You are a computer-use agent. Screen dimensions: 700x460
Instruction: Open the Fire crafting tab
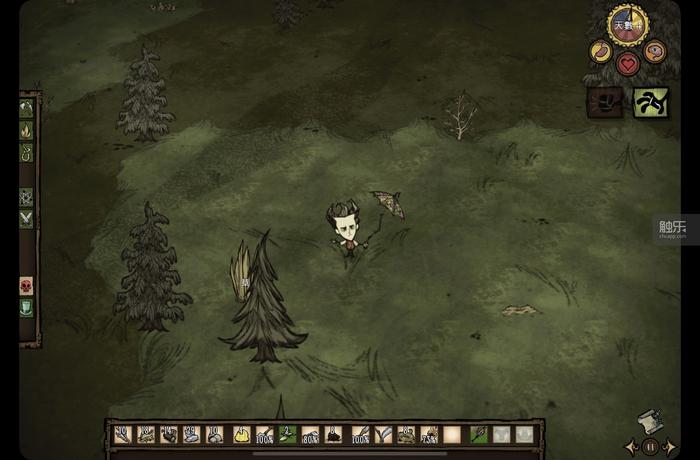26,130
